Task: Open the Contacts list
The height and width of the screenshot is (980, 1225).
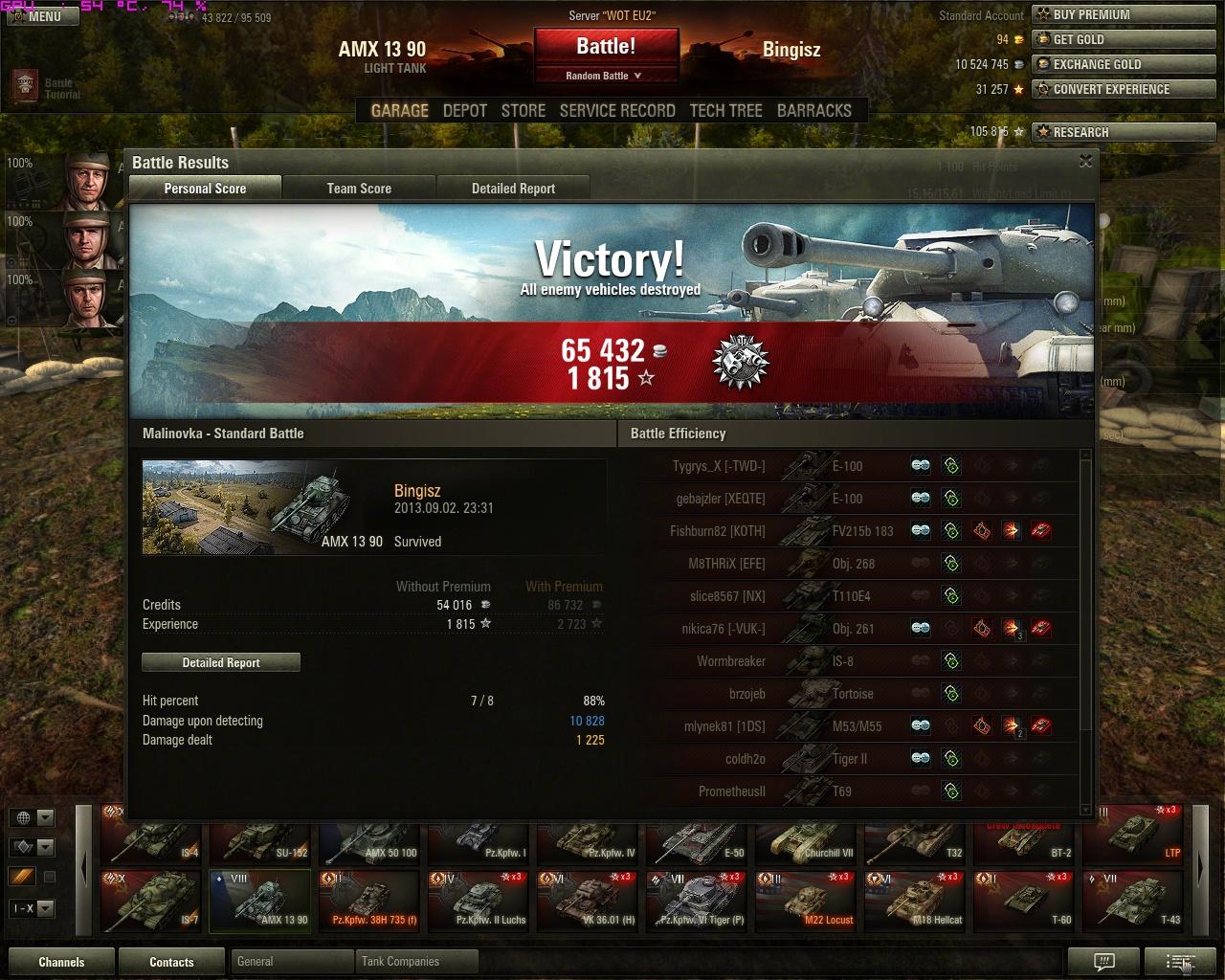Action: (x=171, y=962)
